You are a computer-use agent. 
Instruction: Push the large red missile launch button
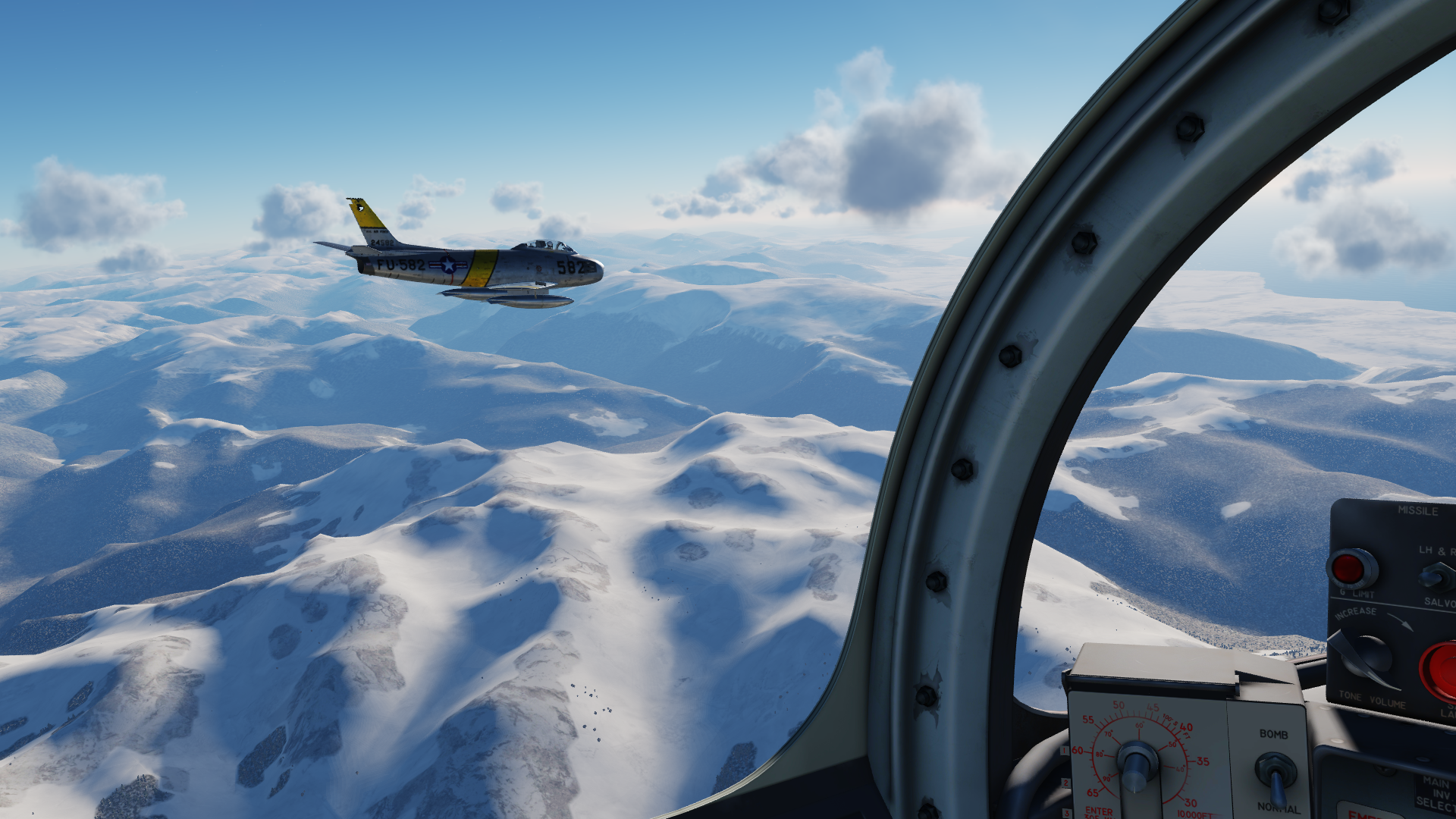point(1439,670)
